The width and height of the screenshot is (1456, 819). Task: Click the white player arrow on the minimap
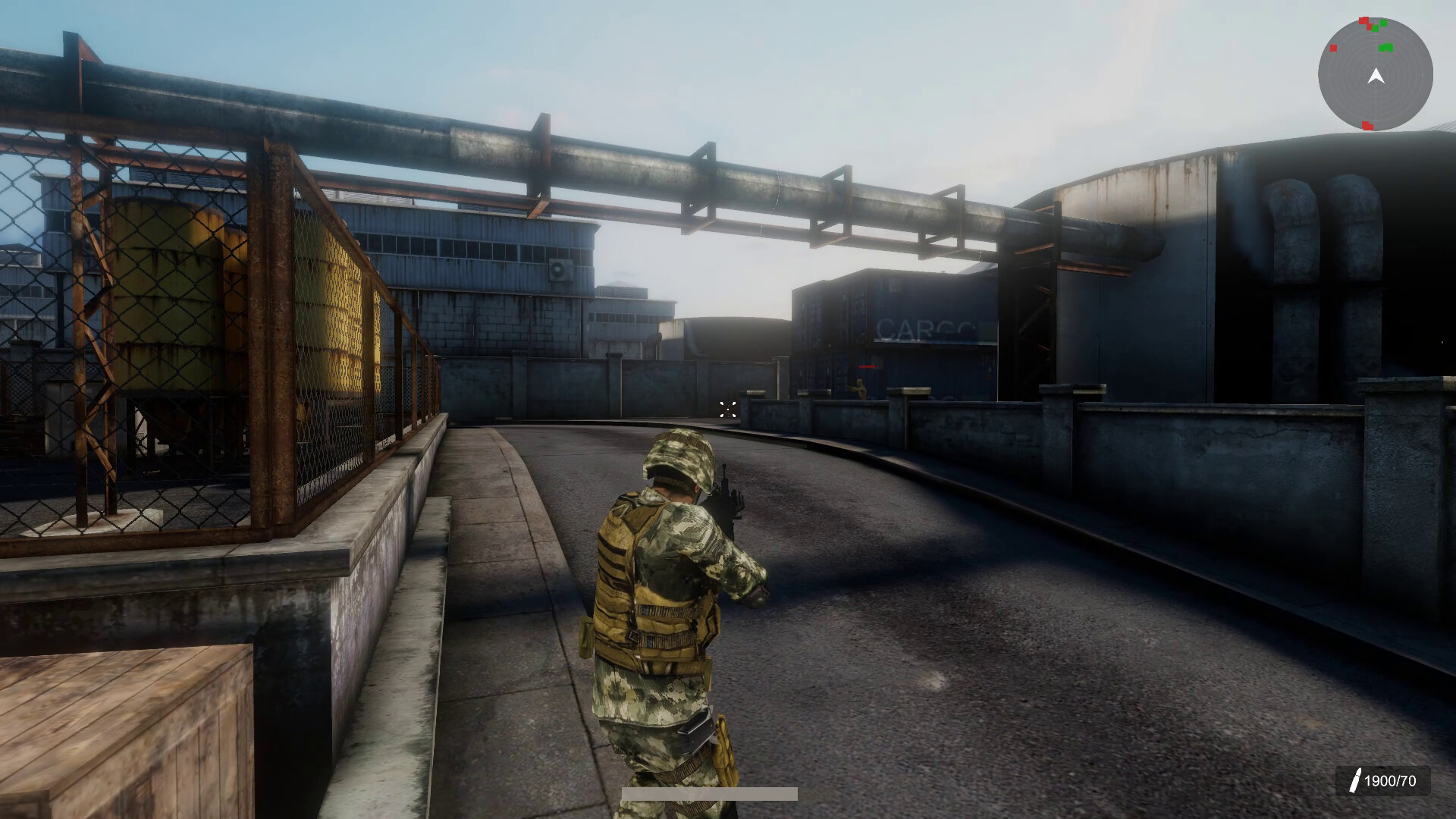[x=1376, y=75]
